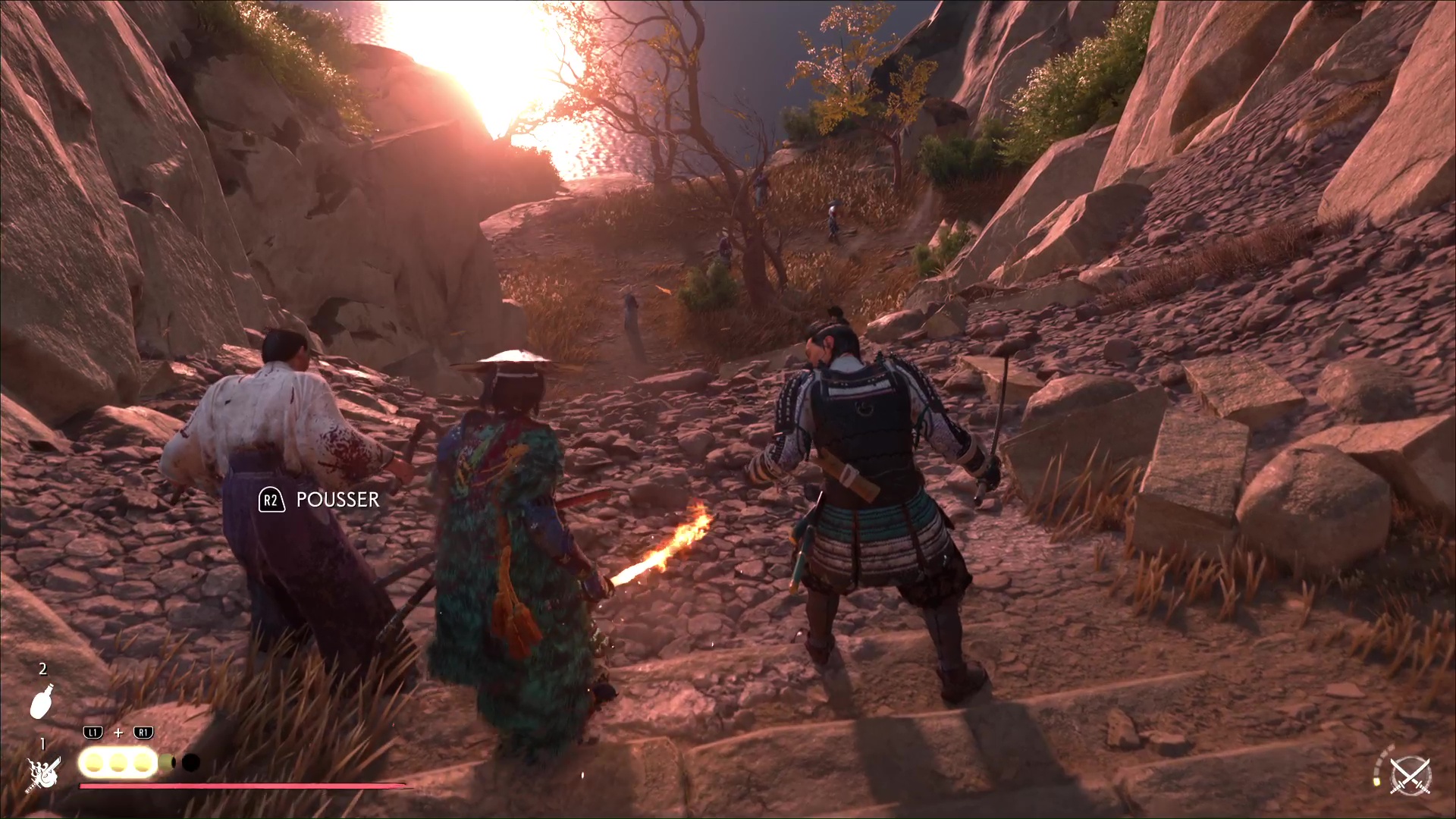
Task: Activate the flaming sword ability icon
Action: point(43,773)
